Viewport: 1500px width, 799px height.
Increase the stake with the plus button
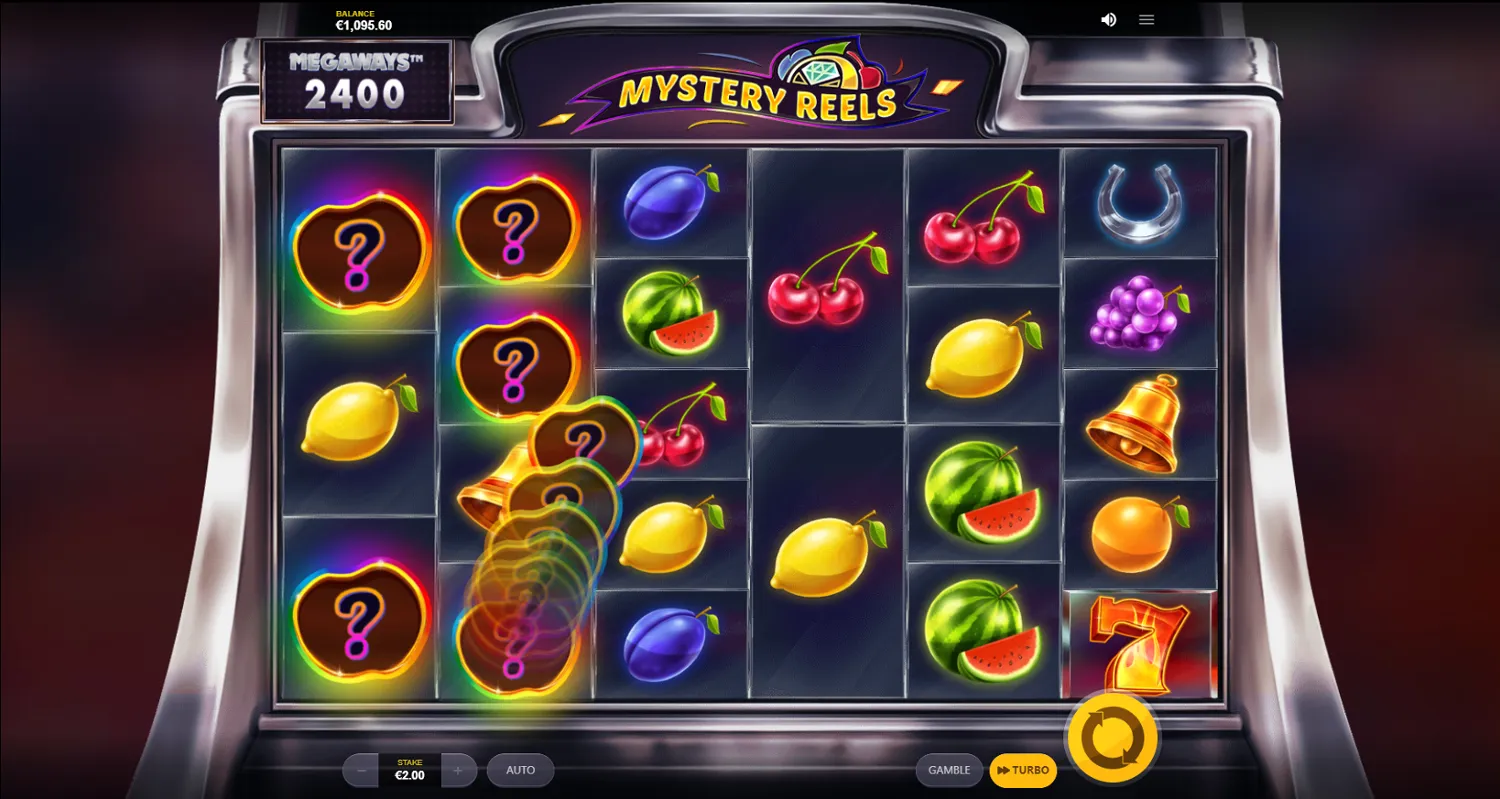pos(458,770)
